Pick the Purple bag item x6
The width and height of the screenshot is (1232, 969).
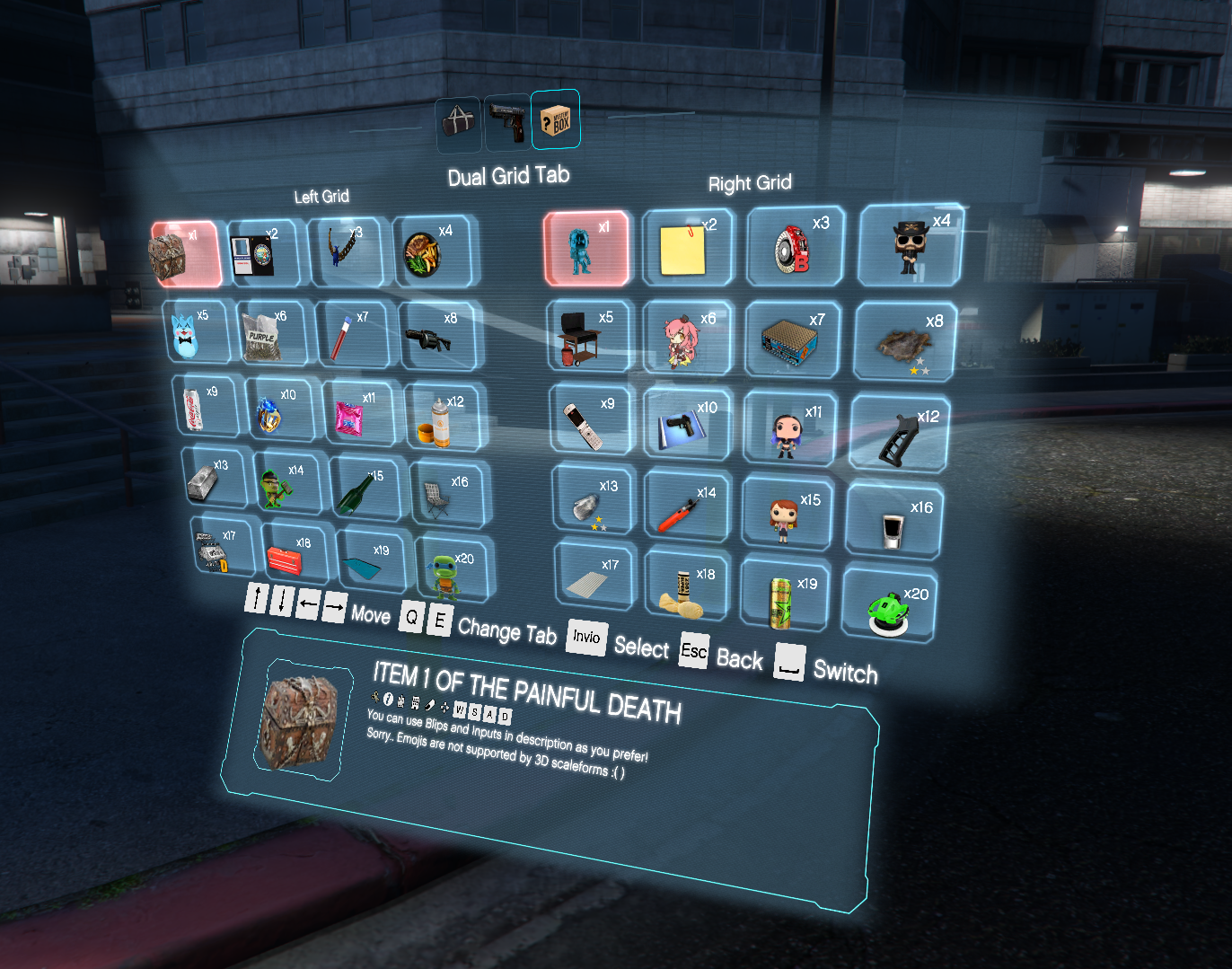coord(274,332)
